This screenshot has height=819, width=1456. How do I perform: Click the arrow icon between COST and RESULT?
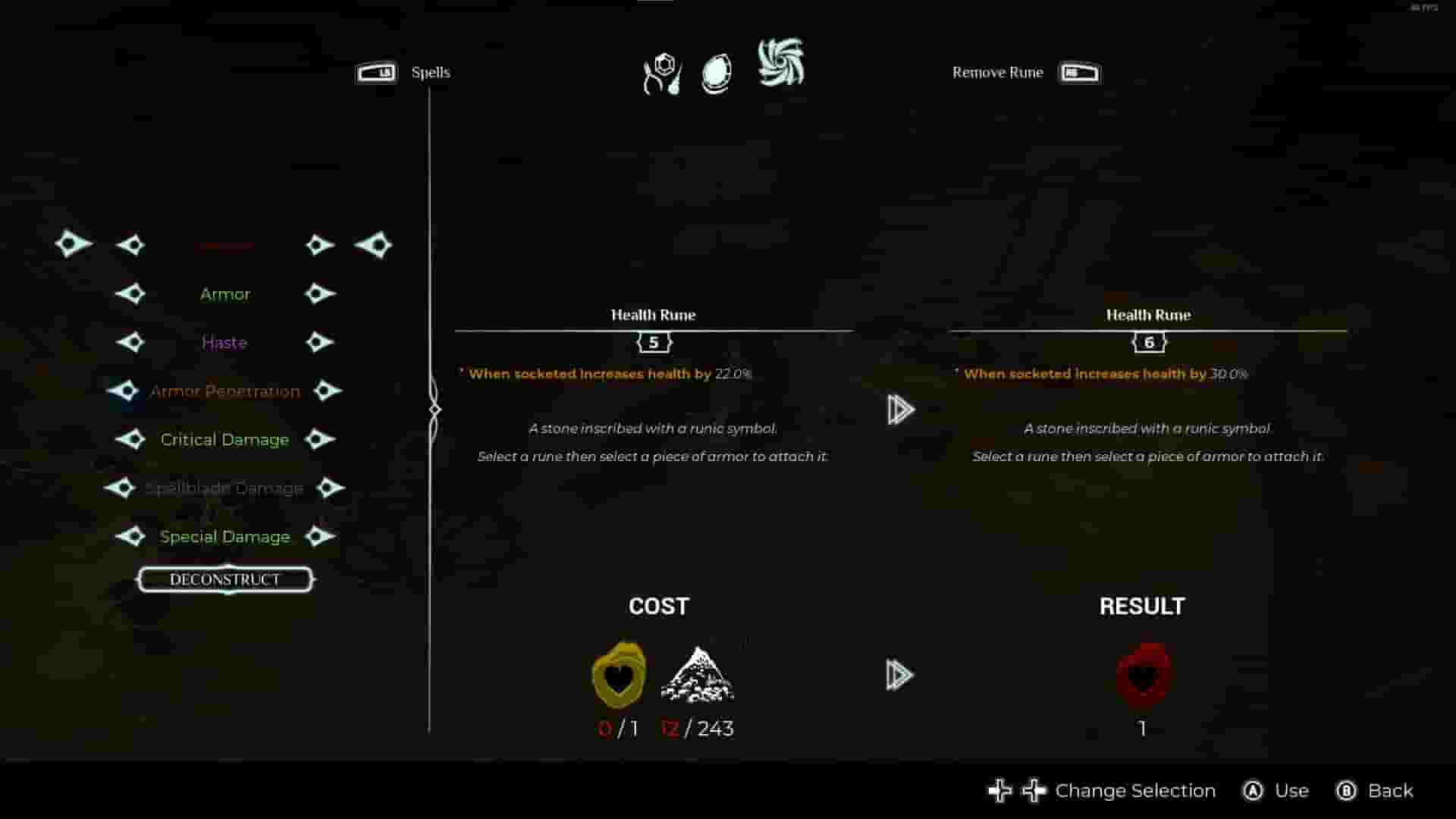point(899,675)
